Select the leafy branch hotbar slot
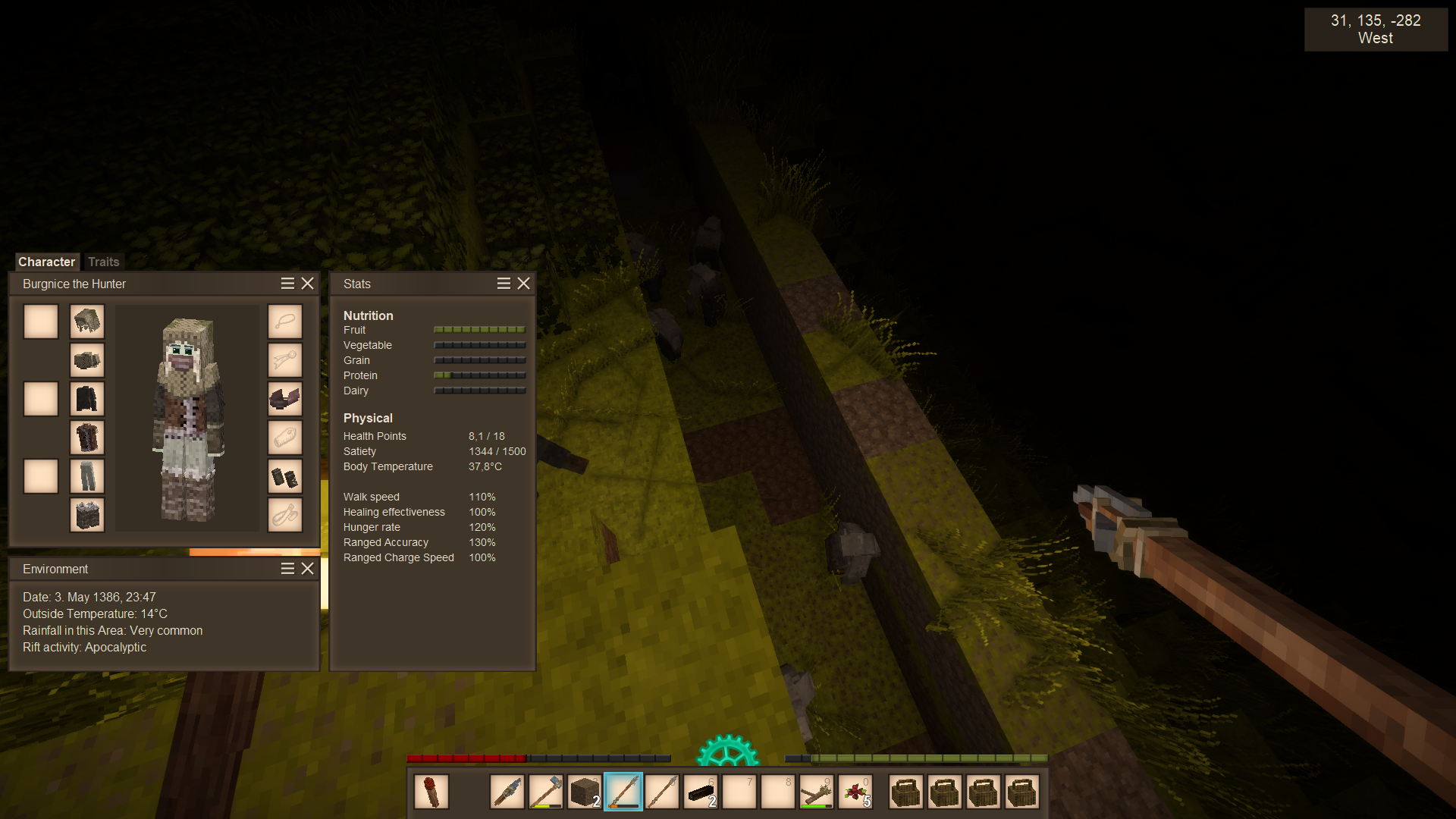The image size is (1456, 819). (817, 792)
